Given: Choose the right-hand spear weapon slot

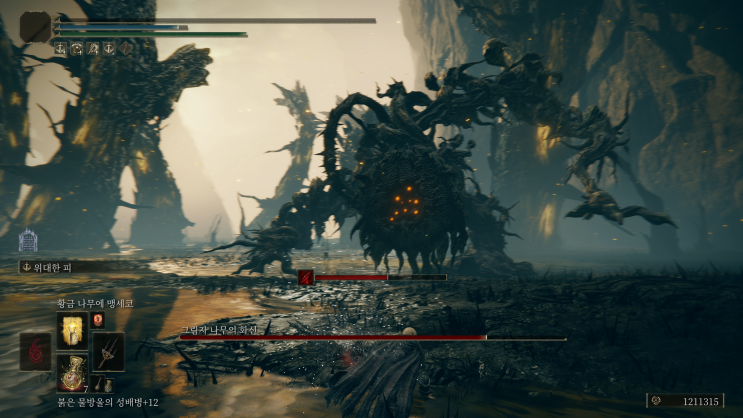Looking at the screenshot, I should click(108, 351).
